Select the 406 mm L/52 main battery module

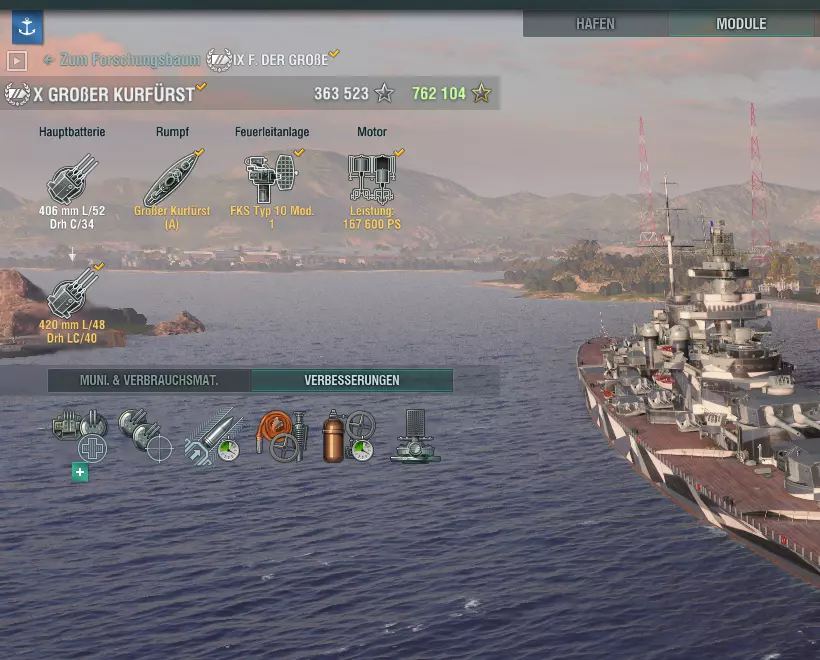[72, 182]
